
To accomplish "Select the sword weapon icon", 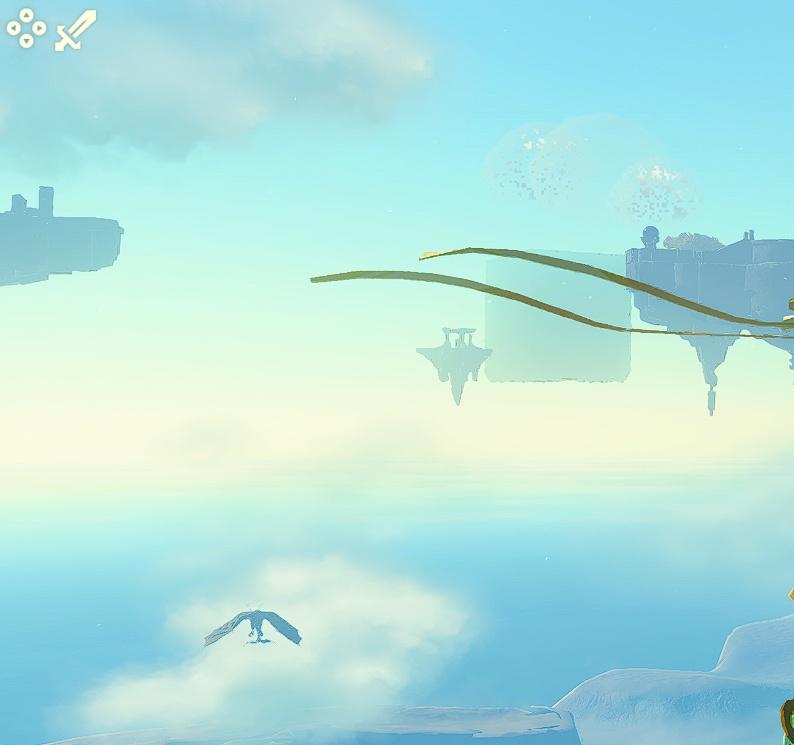I will [75, 30].
